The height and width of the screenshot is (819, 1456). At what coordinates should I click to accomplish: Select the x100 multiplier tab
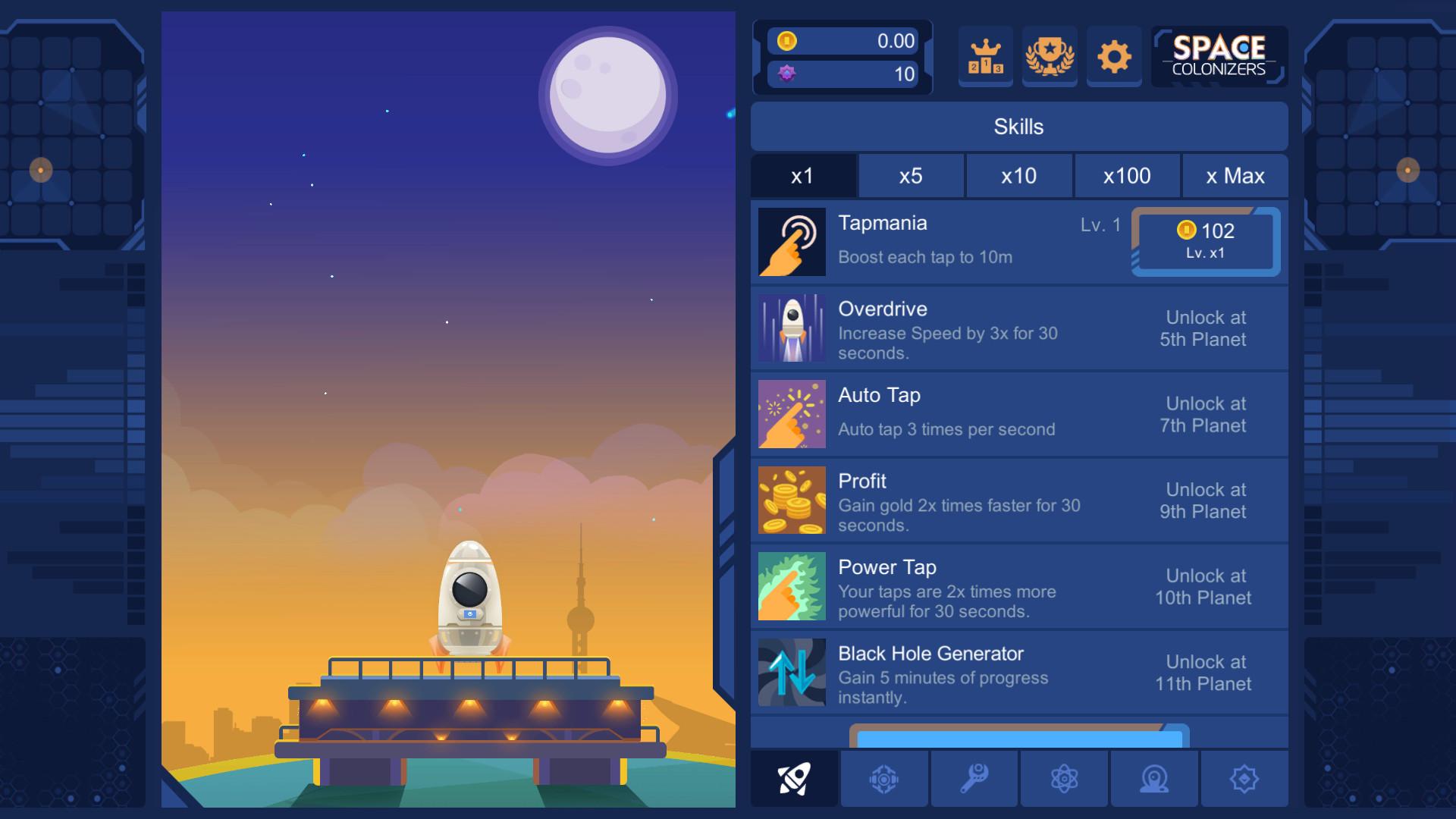tap(1127, 176)
